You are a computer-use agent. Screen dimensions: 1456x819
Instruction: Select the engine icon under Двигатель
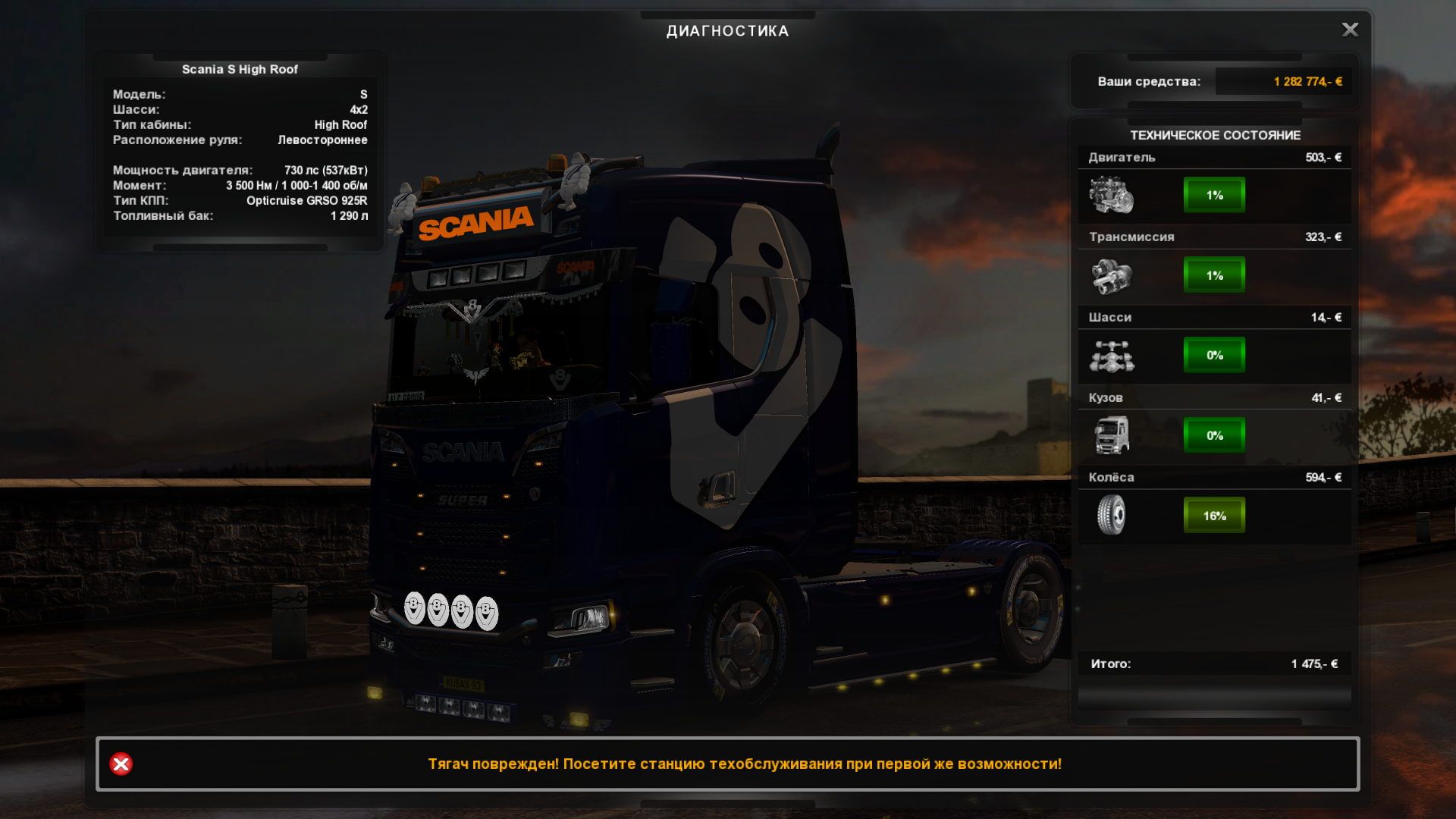[x=1111, y=195]
